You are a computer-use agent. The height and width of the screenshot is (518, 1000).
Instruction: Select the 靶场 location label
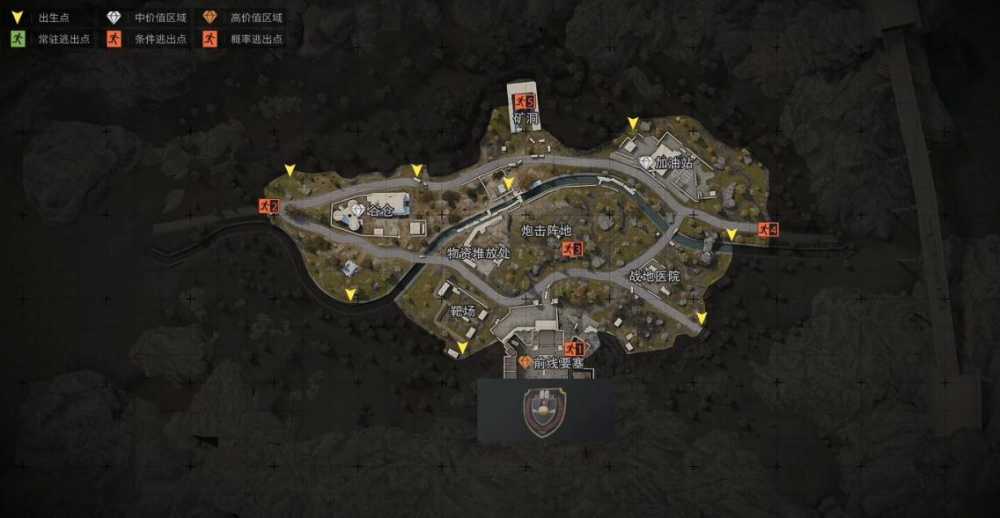click(x=461, y=311)
